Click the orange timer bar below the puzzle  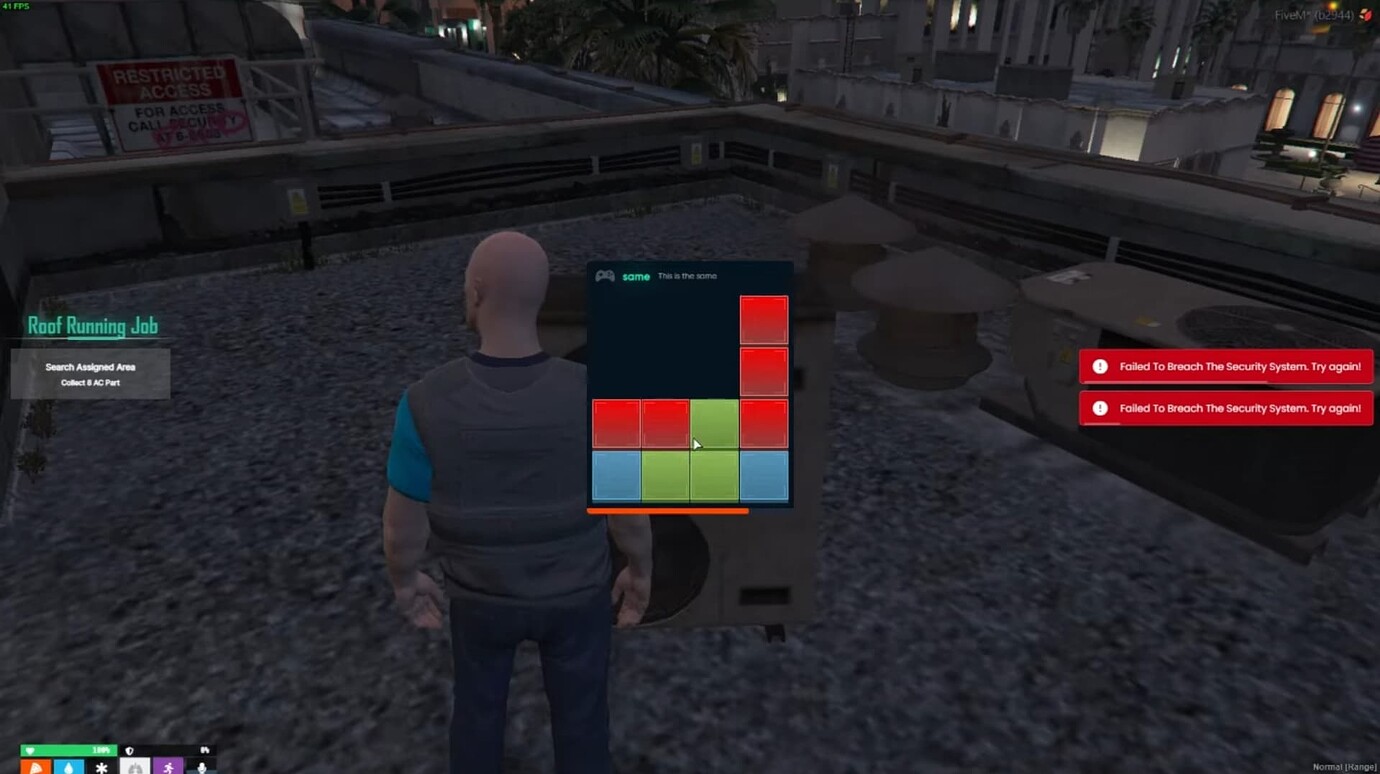point(667,510)
